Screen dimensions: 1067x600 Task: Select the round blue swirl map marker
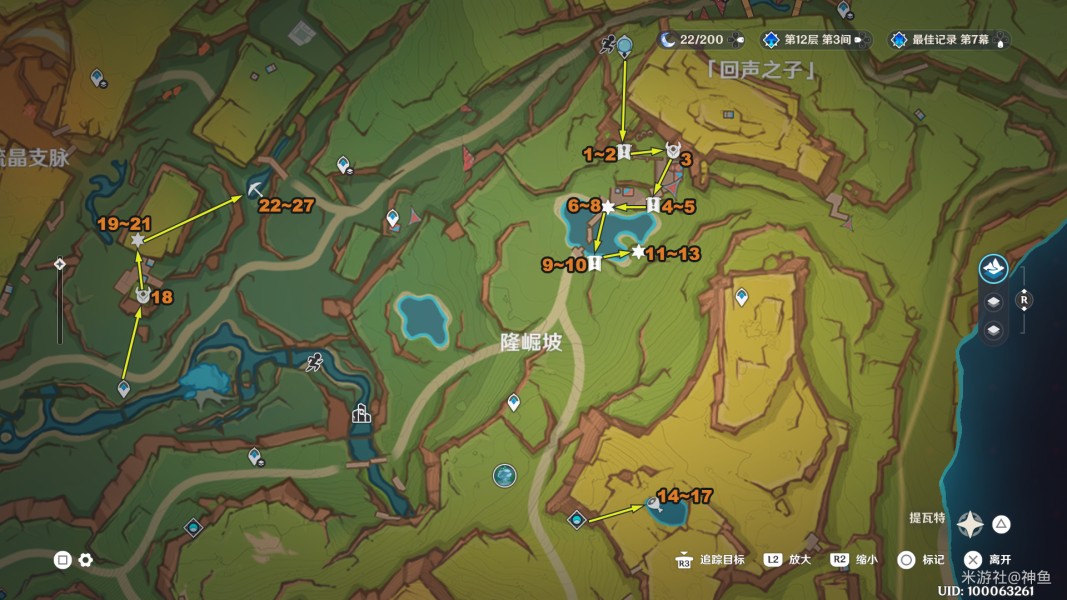tap(505, 476)
